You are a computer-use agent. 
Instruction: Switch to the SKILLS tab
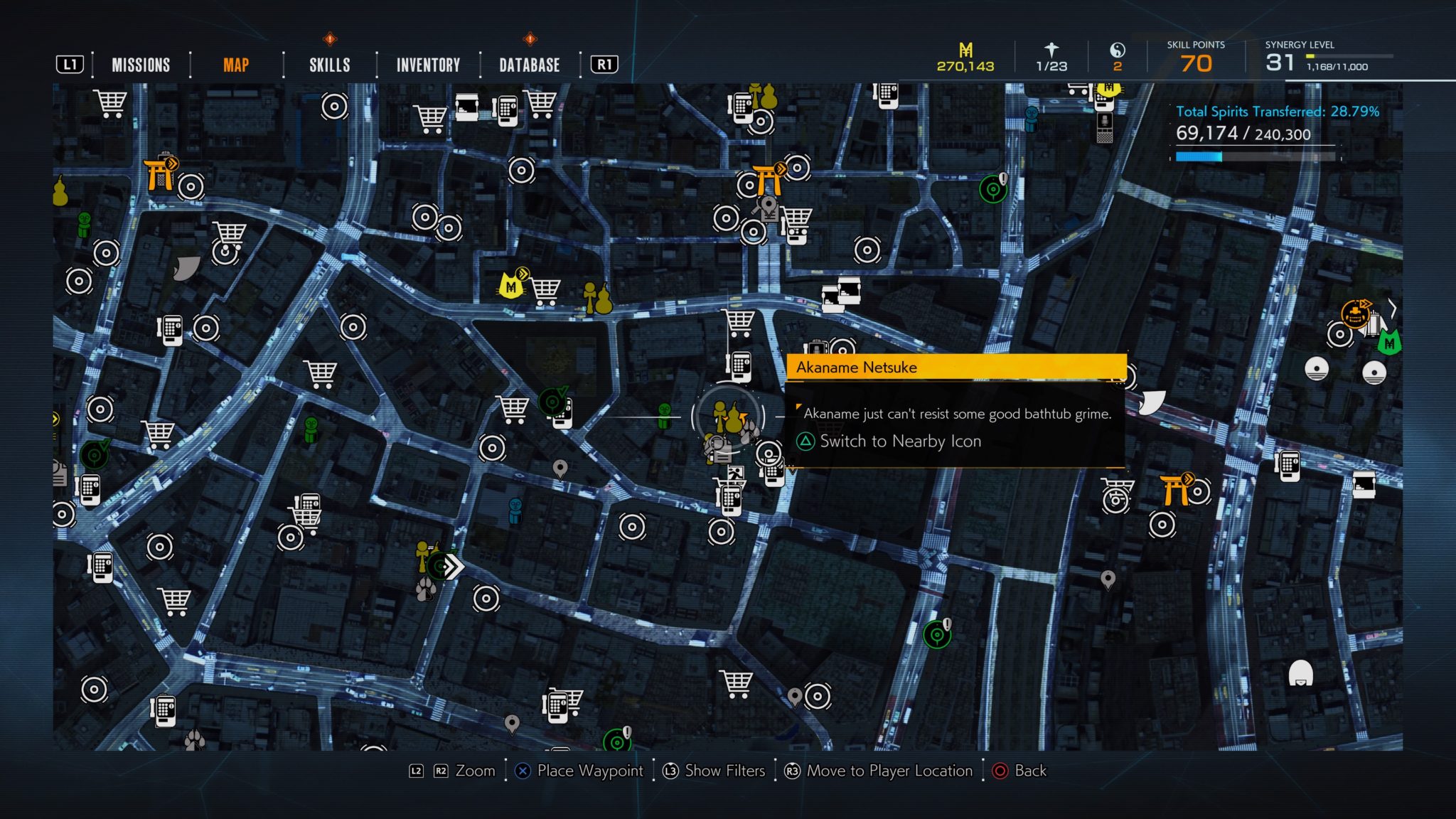(x=329, y=65)
